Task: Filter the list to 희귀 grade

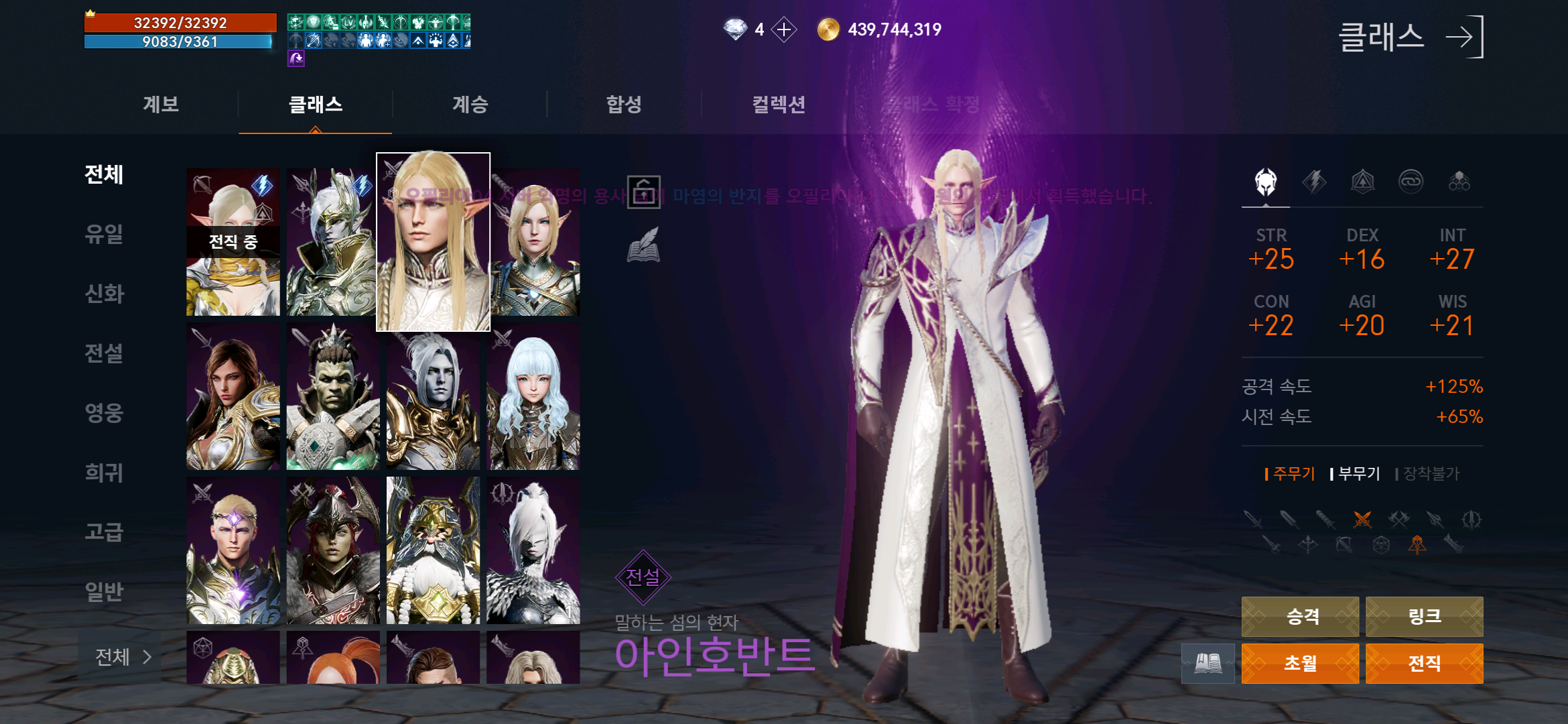Action: (105, 473)
